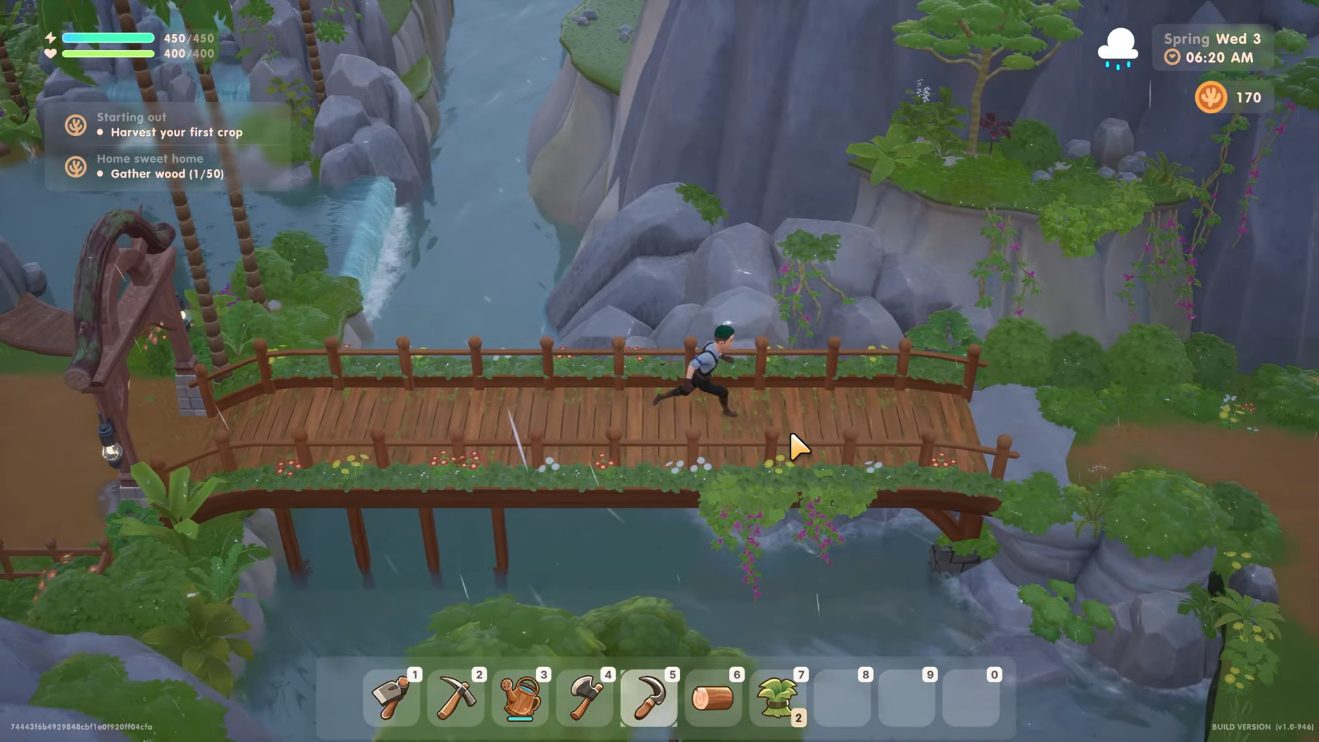
Task: Equip the pickaxe from the hotbar
Action: click(455, 697)
